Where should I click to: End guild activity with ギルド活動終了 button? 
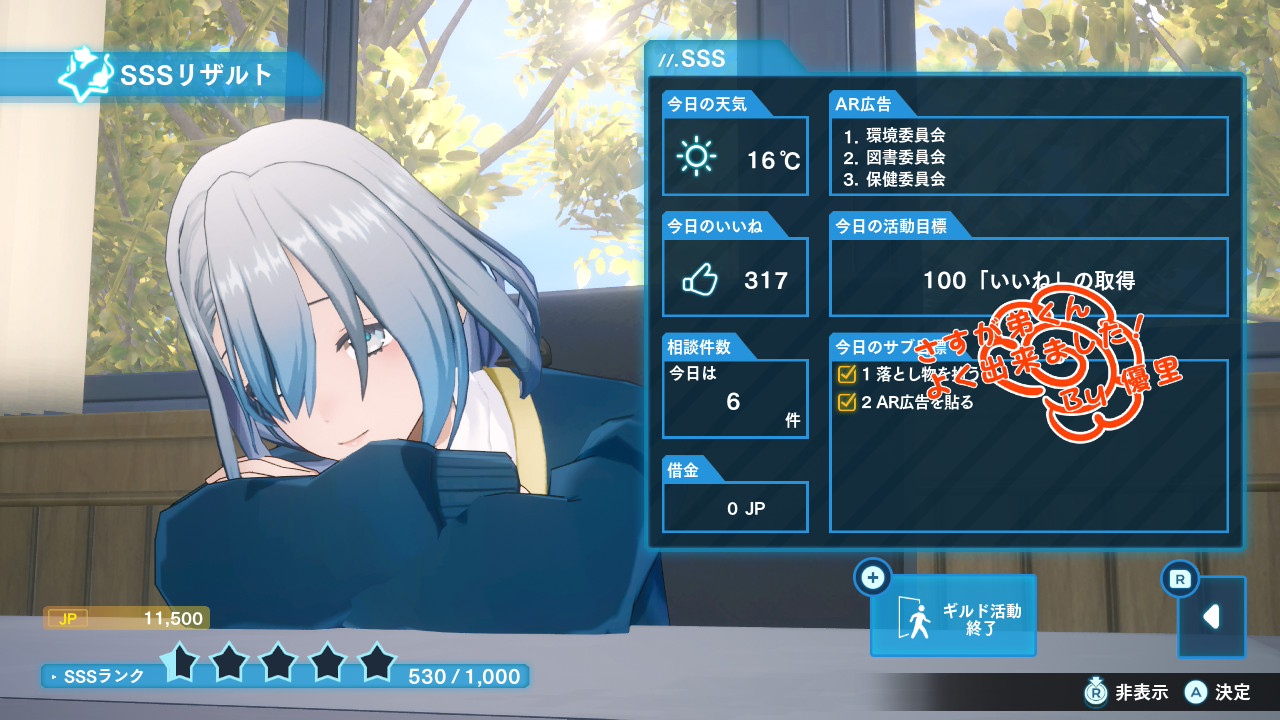tap(952, 615)
